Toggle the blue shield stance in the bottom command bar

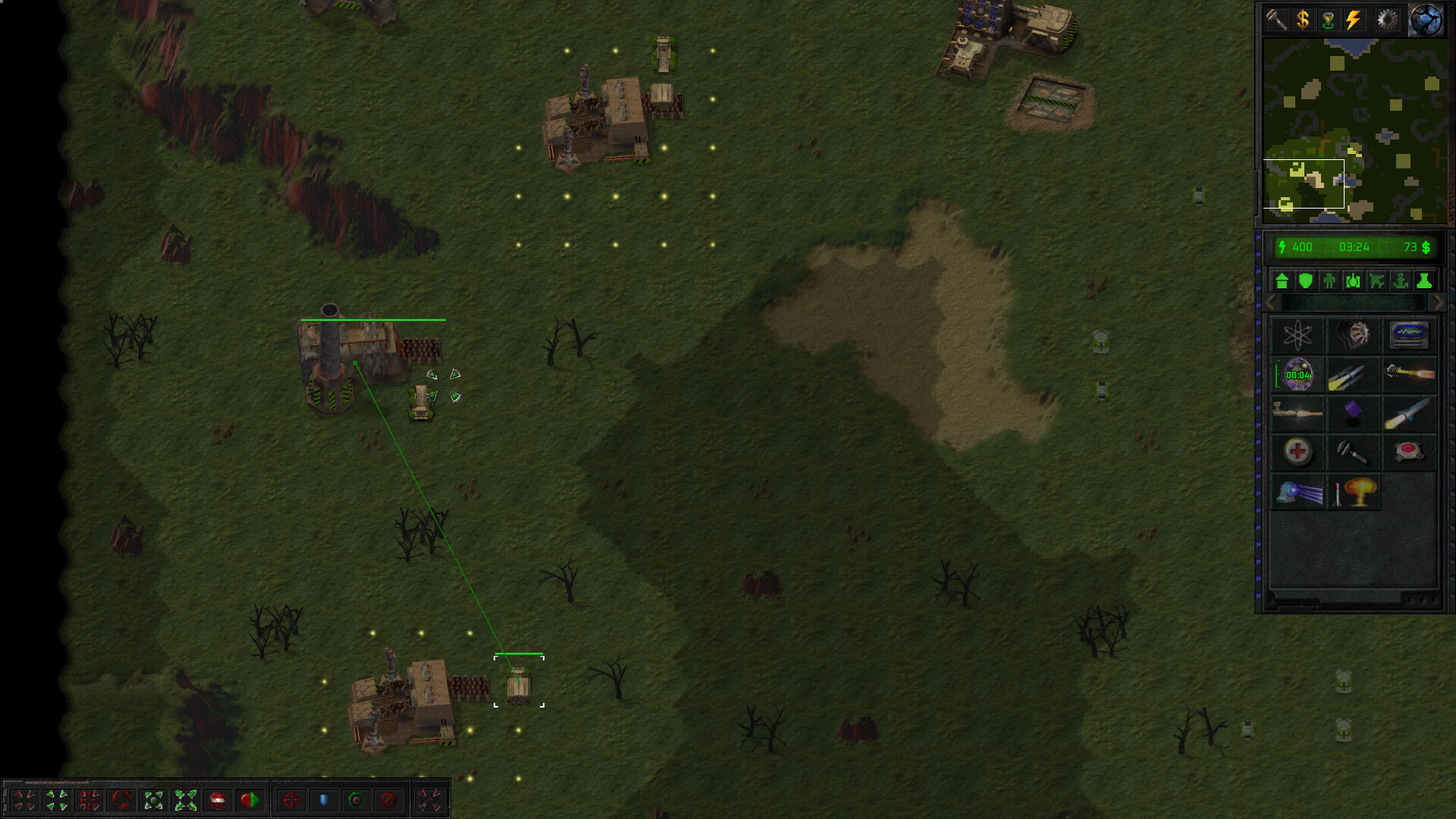point(325,799)
